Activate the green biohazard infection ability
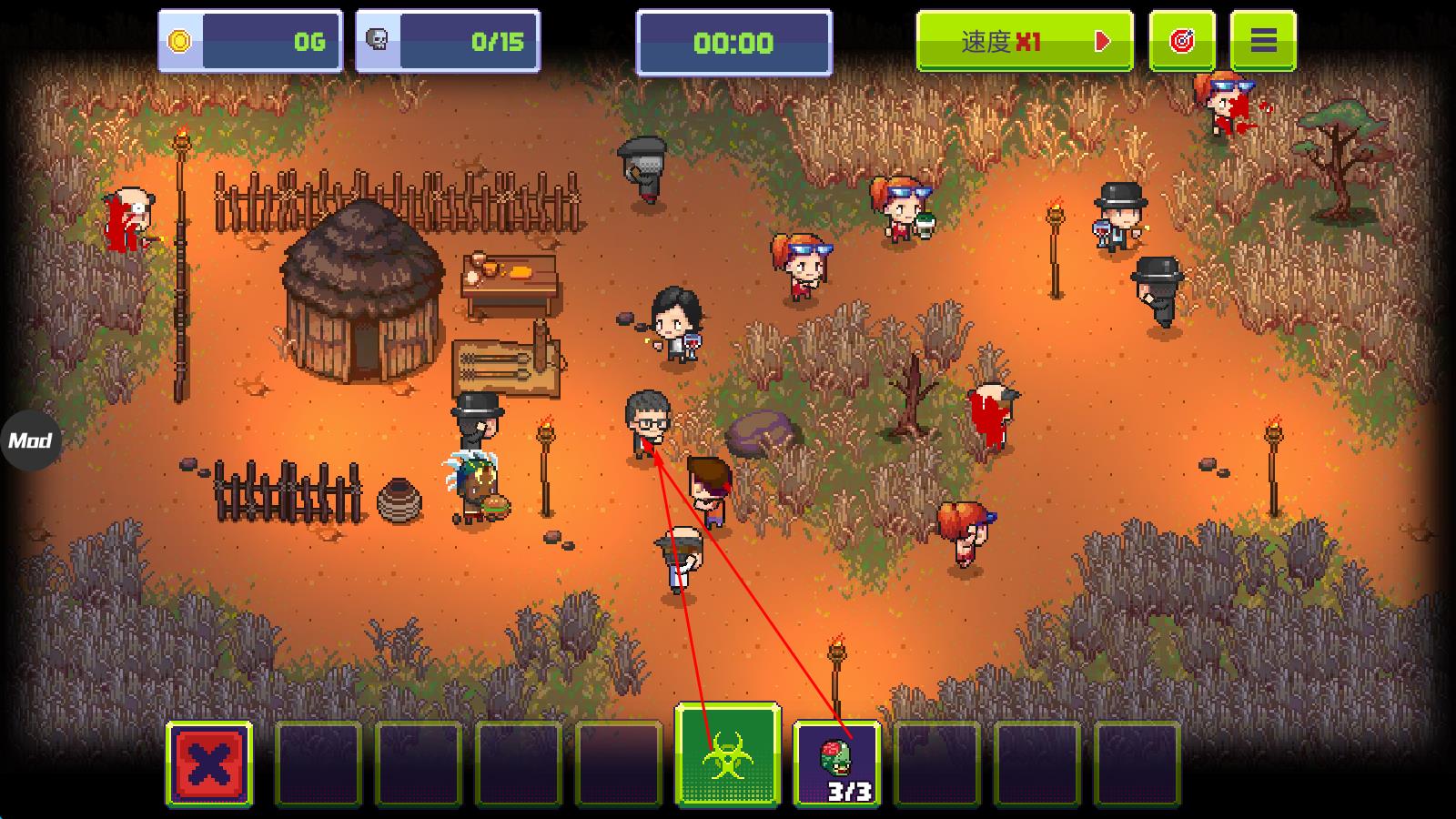 (x=727, y=755)
